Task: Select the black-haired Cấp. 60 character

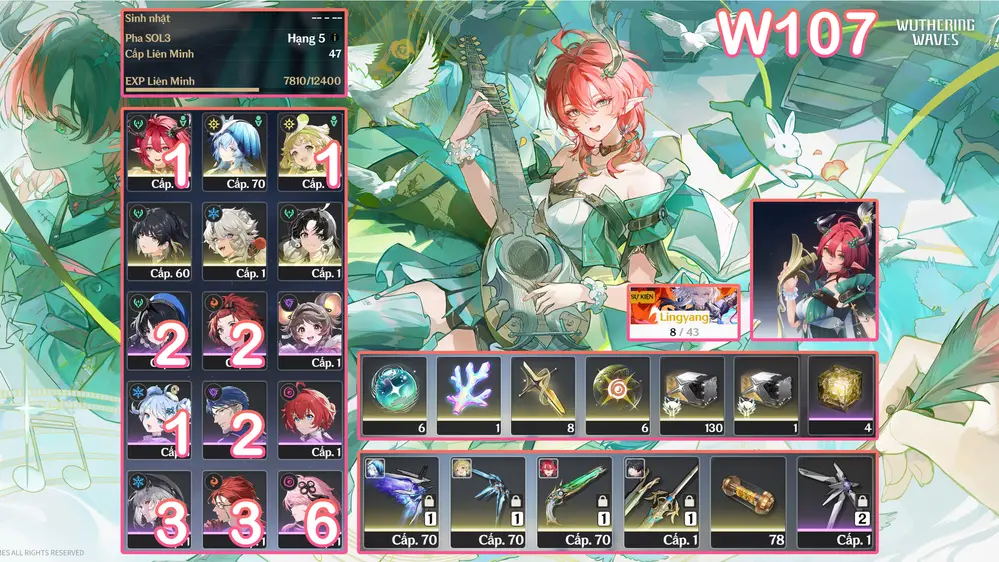Action: pyautogui.click(x=160, y=242)
